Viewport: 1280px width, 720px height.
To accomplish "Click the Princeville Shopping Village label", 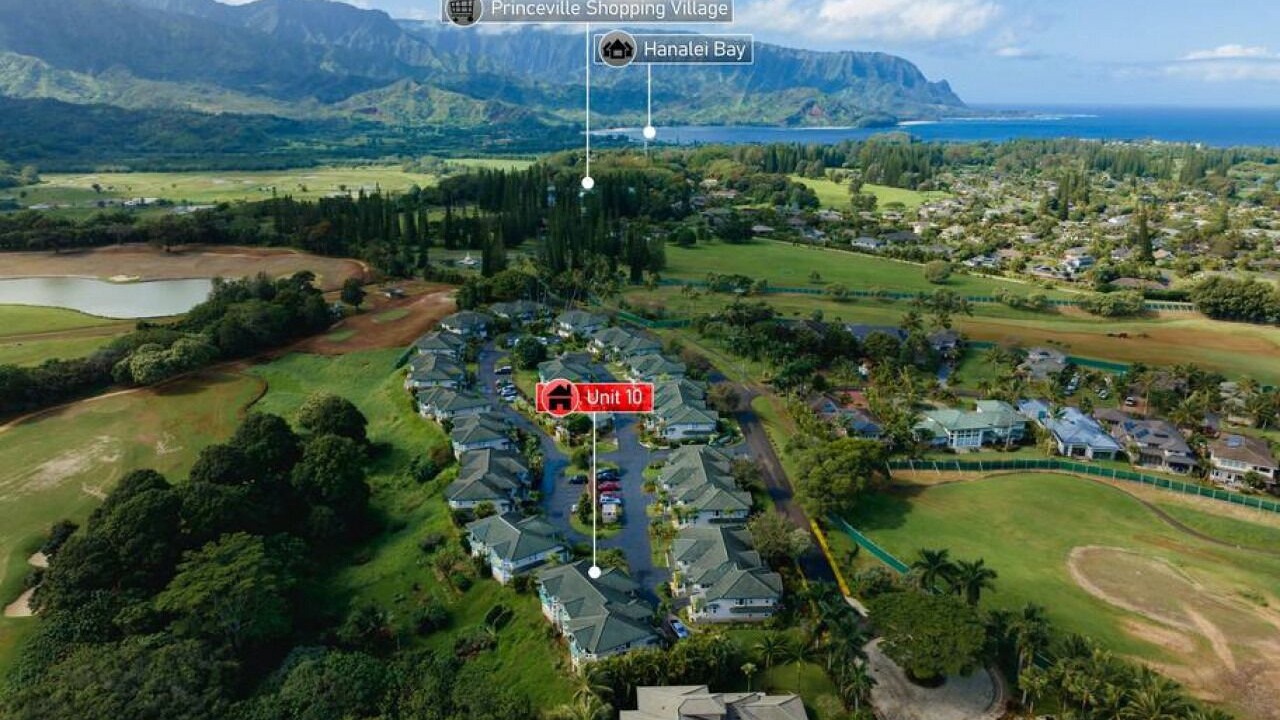I will point(610,10).
